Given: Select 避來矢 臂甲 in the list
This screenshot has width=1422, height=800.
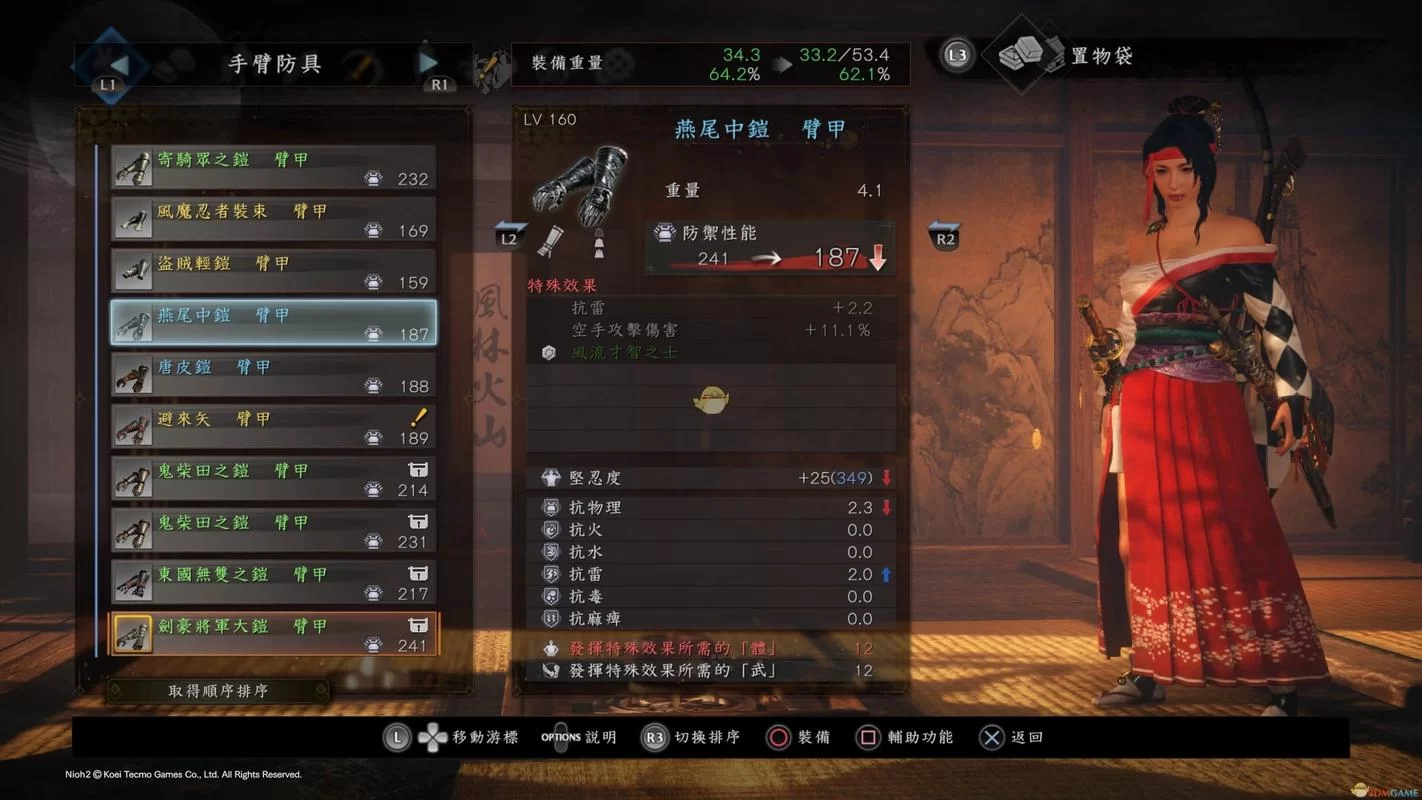Looking at the screenshot, I should pos(273,427).
